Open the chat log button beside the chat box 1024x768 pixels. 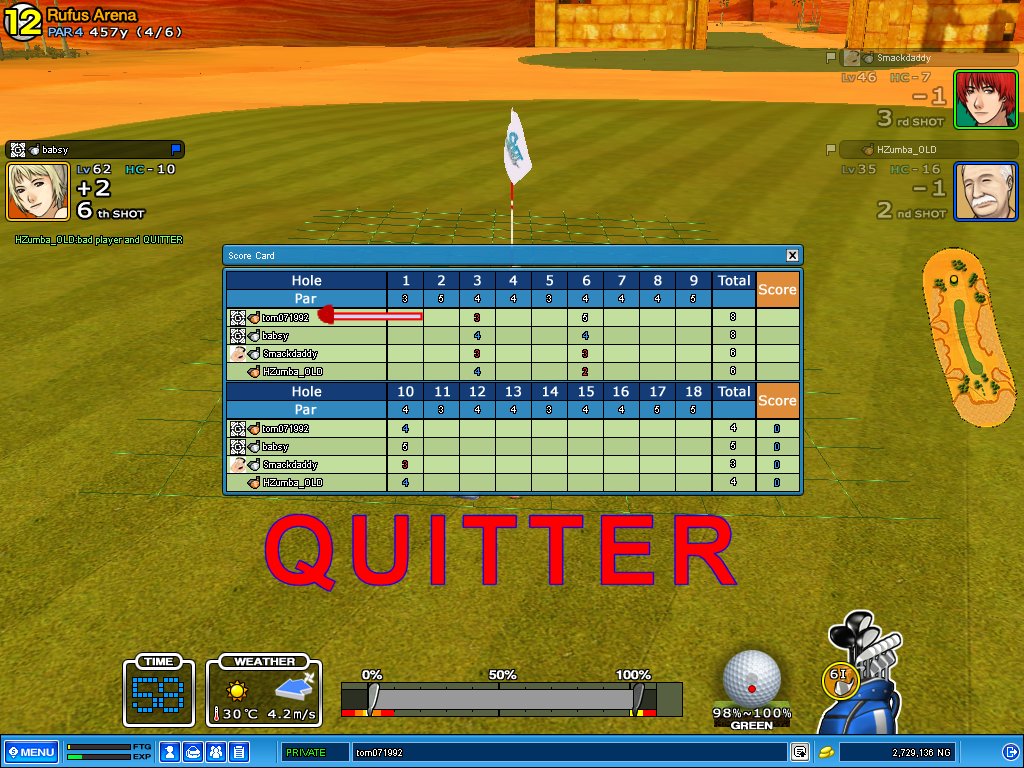click(800, 752)
